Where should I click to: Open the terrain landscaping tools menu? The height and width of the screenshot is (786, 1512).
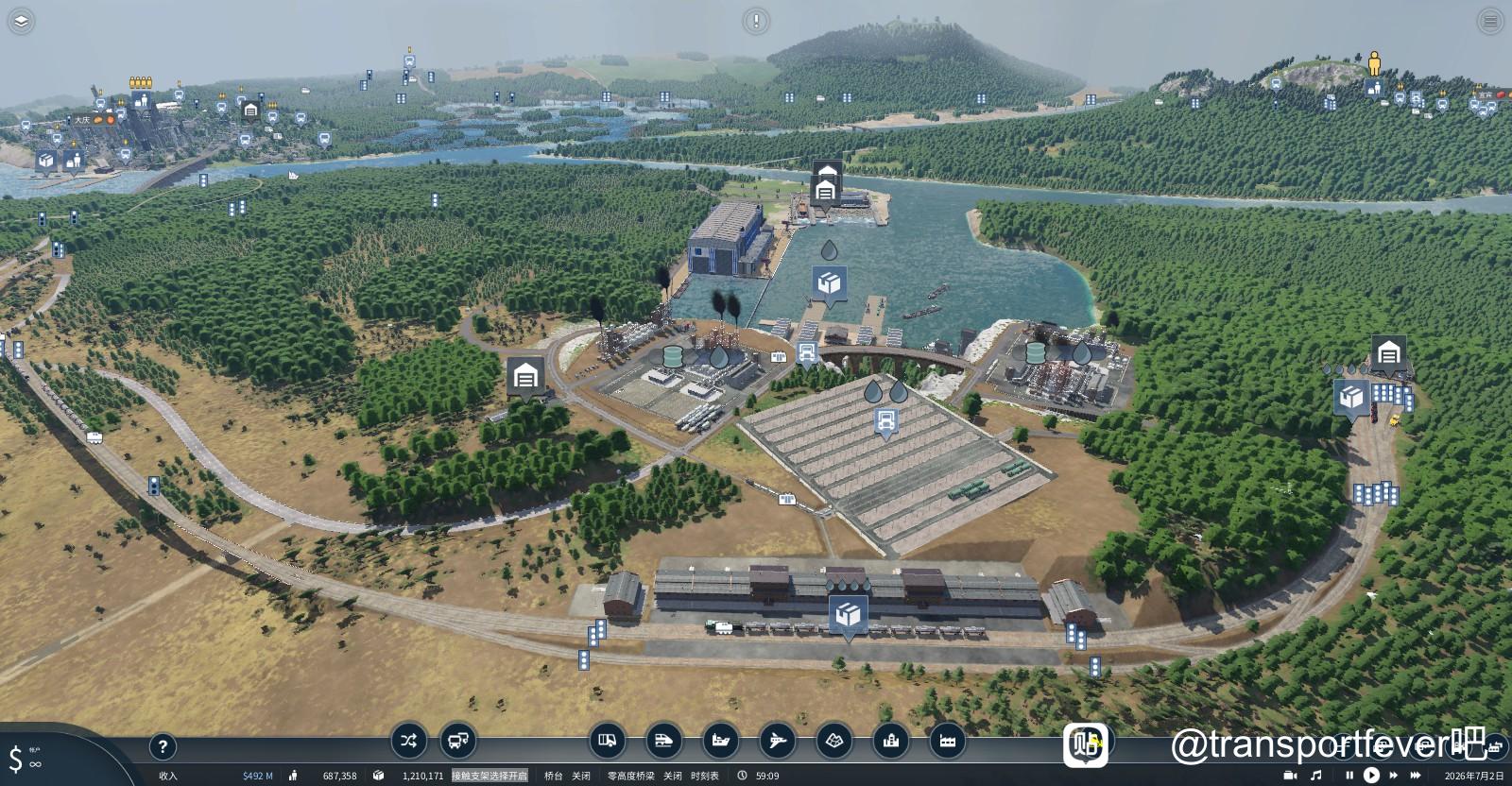pyautogui.click(x=834, y=742)
